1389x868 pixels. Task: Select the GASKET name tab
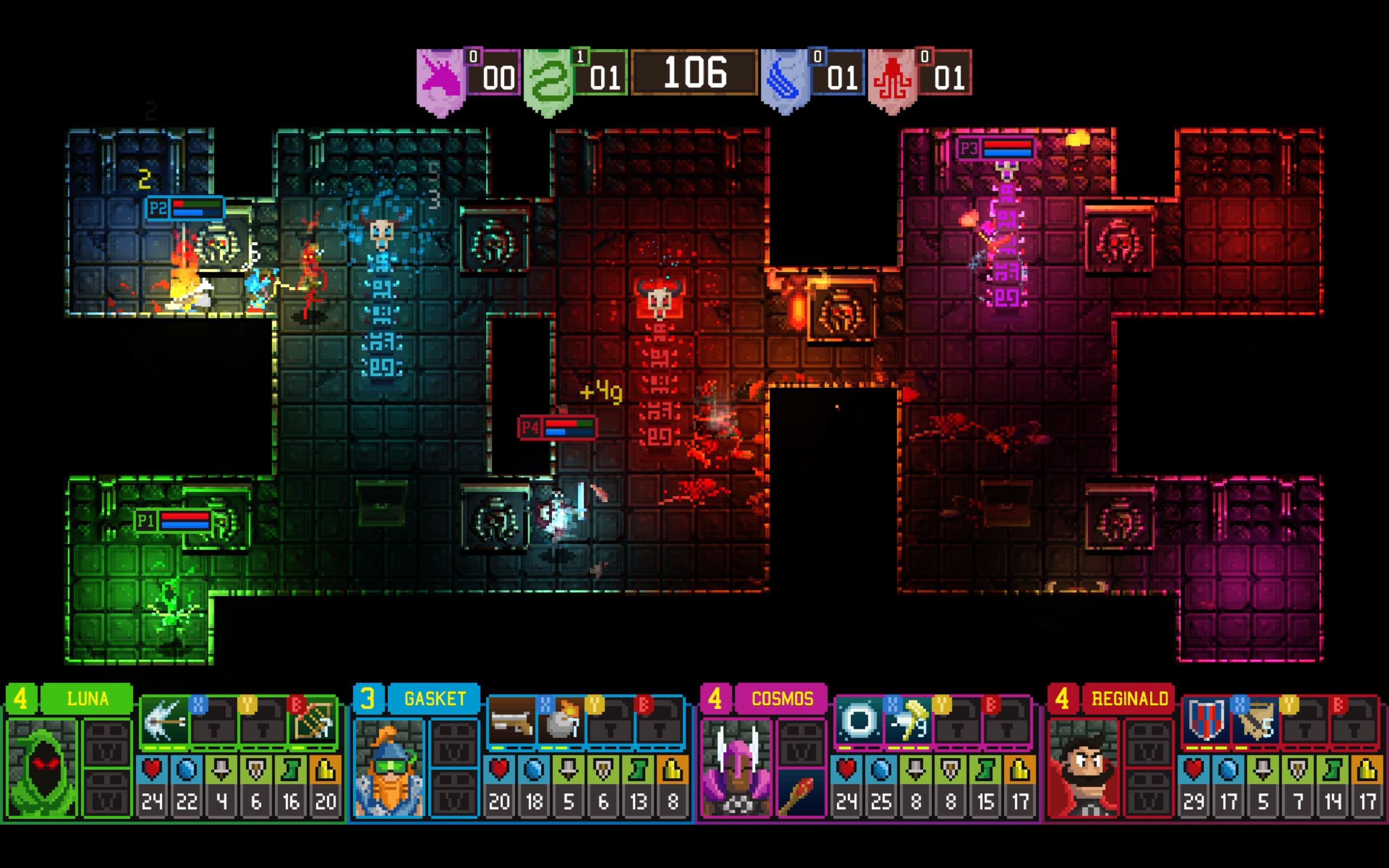[435, 699]
